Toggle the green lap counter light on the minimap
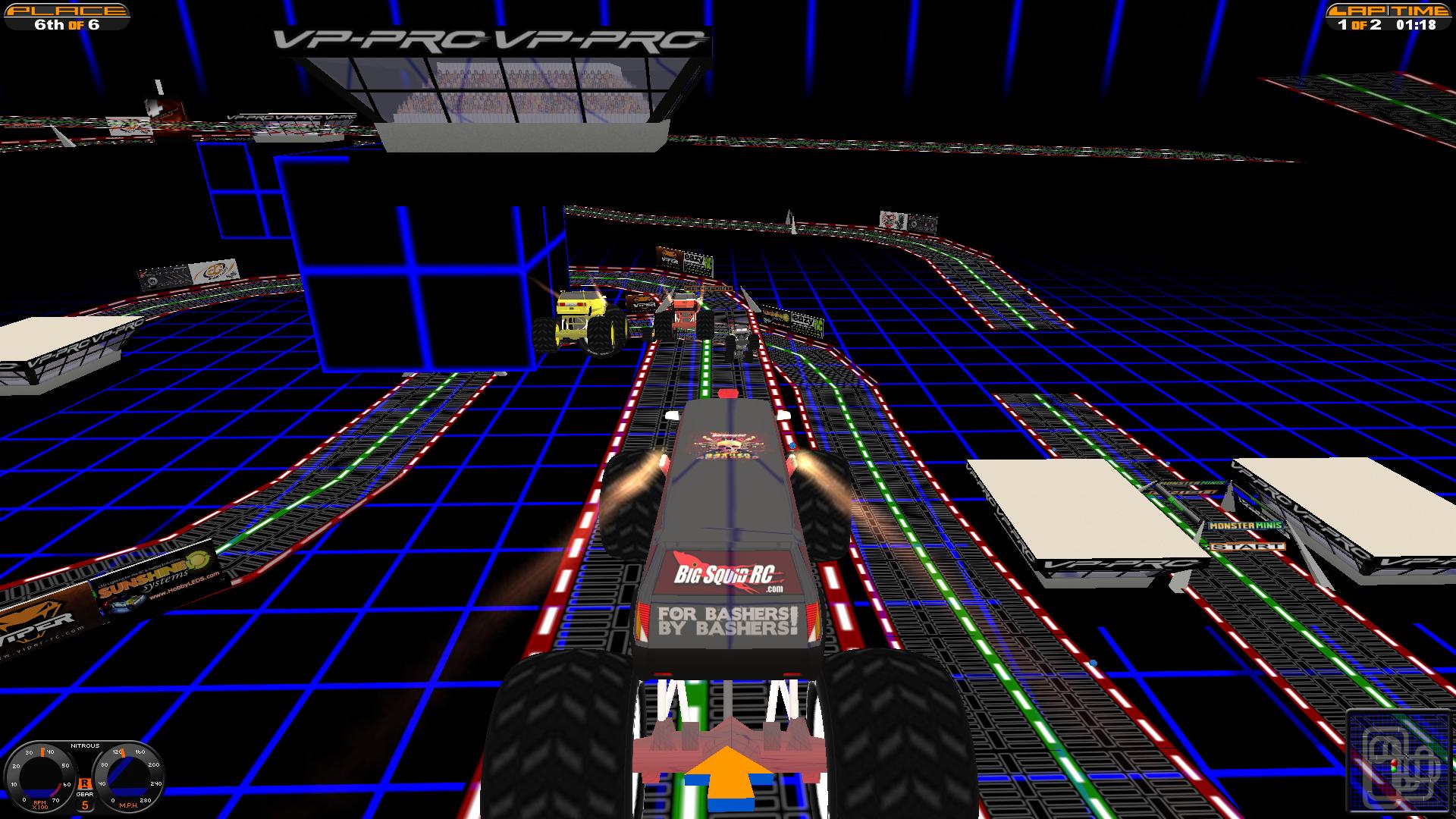Viewport: 1456px width, 819px height. (x=1394, y=770)
